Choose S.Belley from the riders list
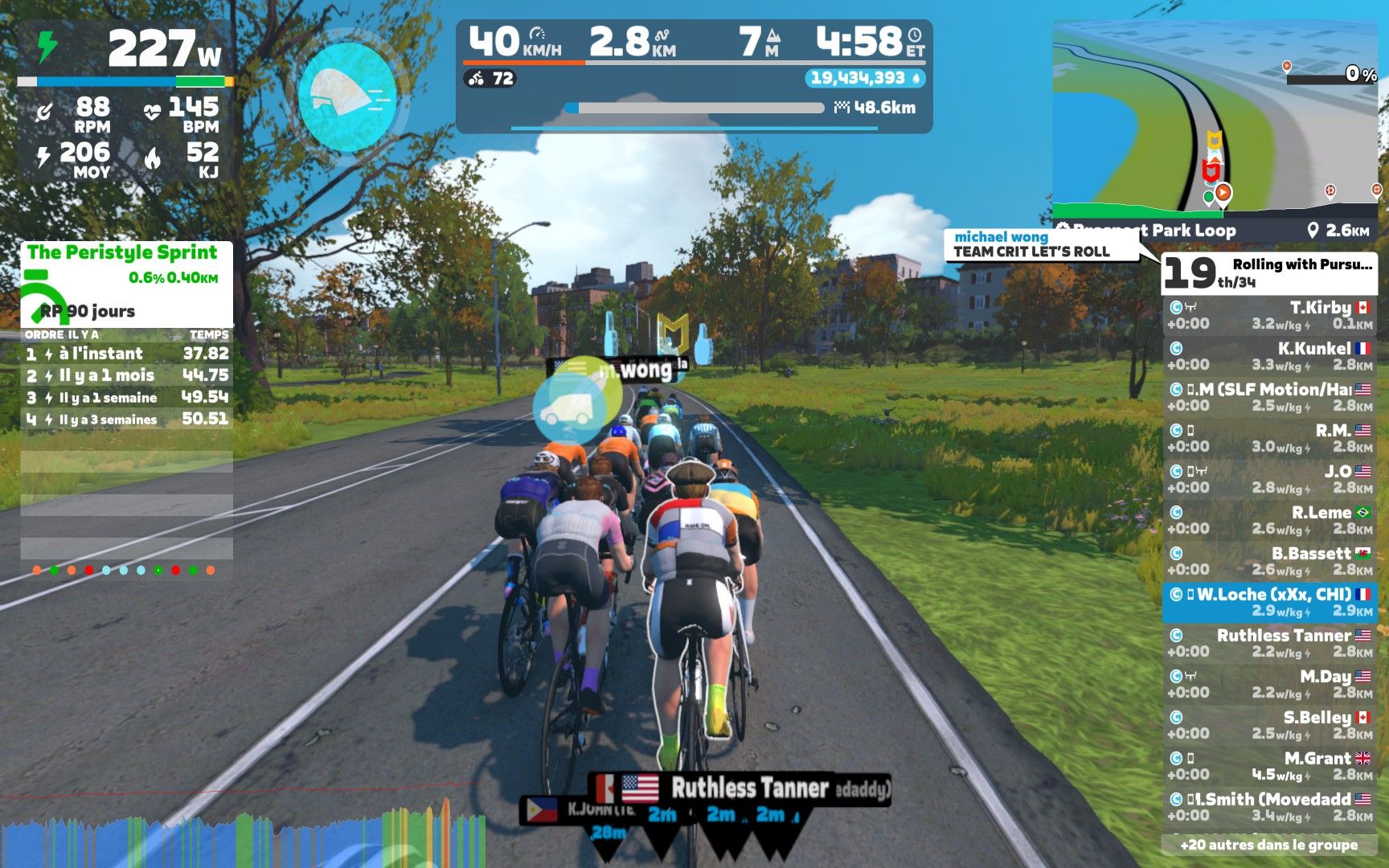 coord(1269,725)
